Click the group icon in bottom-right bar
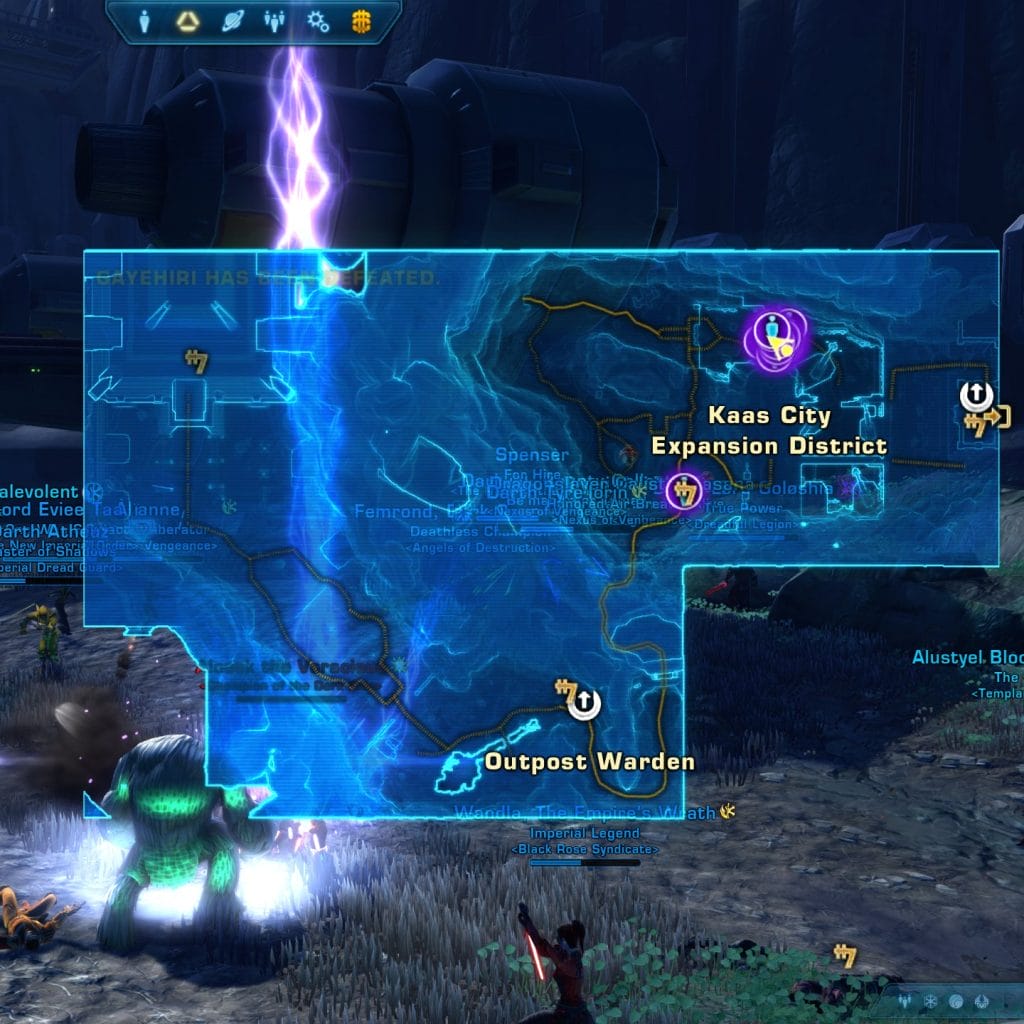 coord(905,1001)
